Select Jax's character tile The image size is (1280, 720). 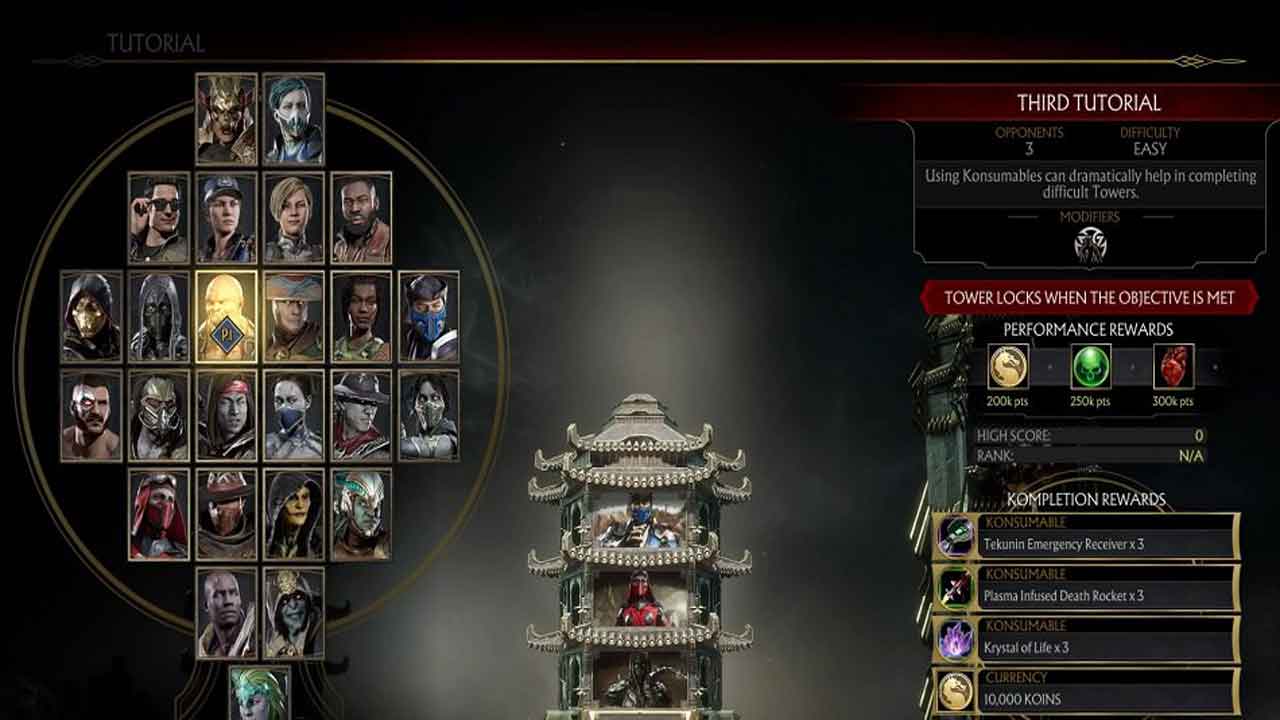pos(361,217)
